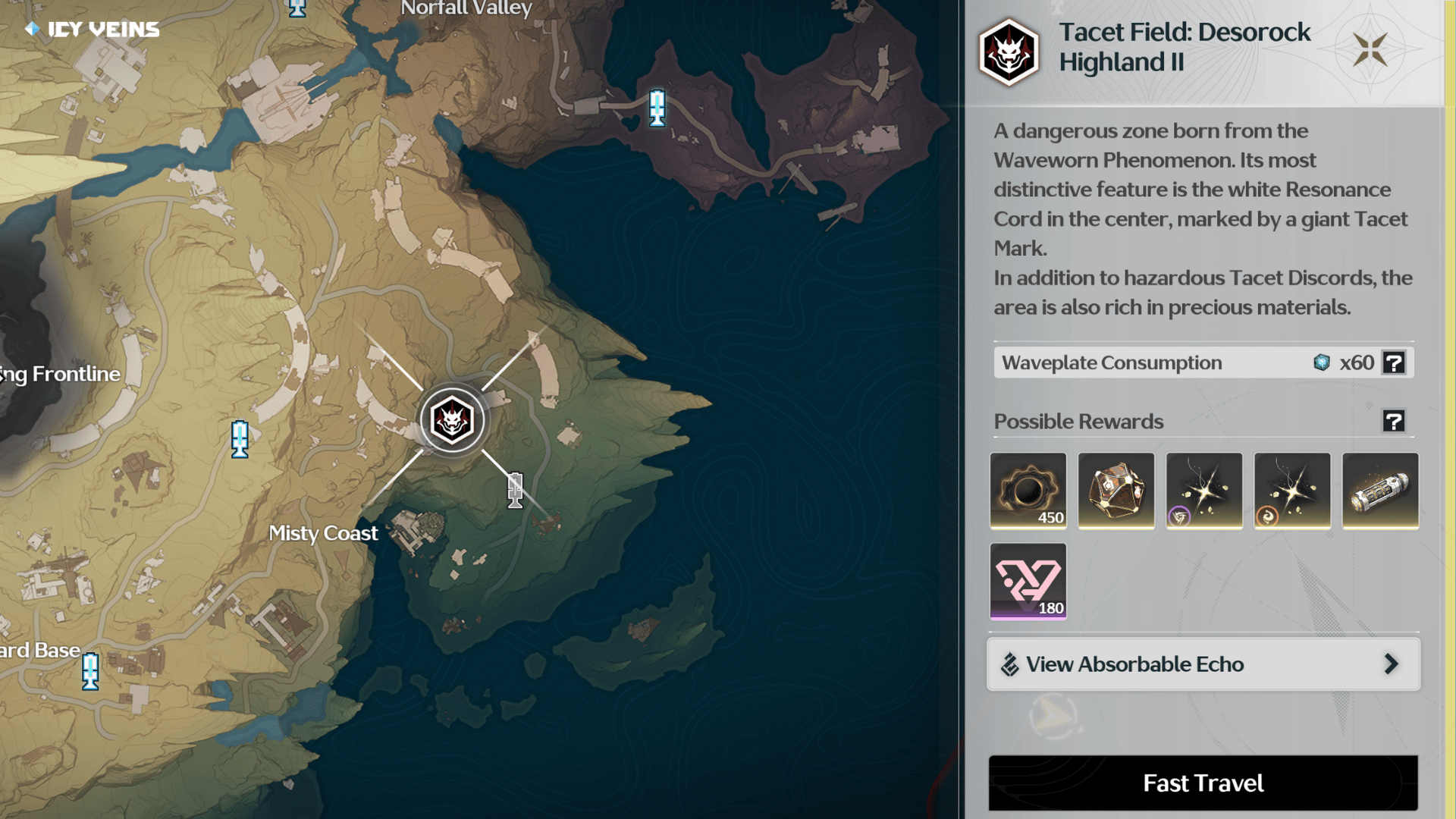Viewport: 1456px width, 819px height.
Task: Select the Tacet Field demon-face map marker
Action: point(452,420)
